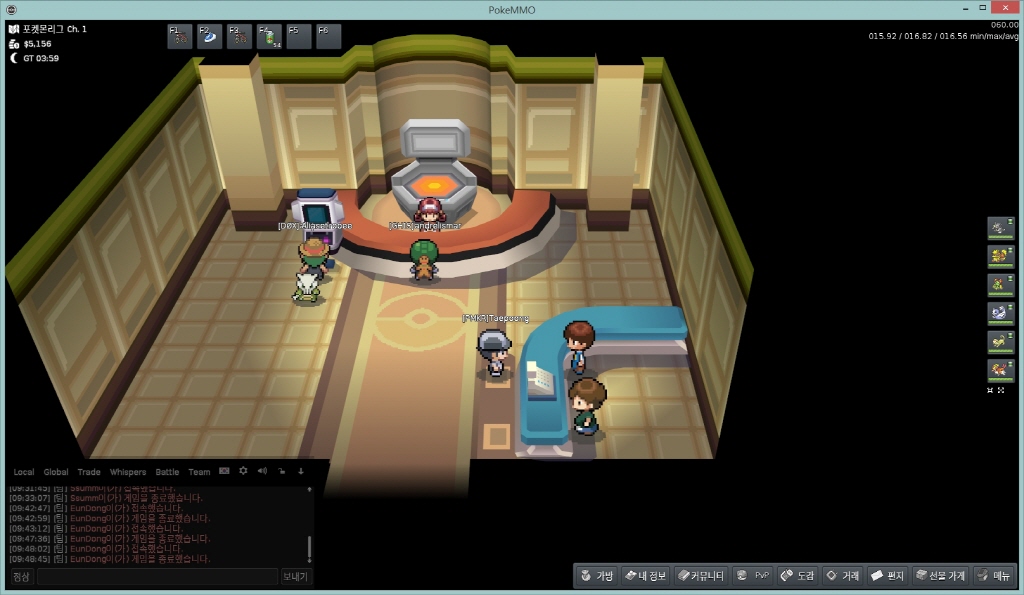Open the 선물 가게 gift shop
The width and height of the screenshot is (1024, 595).
click(940, 576)
